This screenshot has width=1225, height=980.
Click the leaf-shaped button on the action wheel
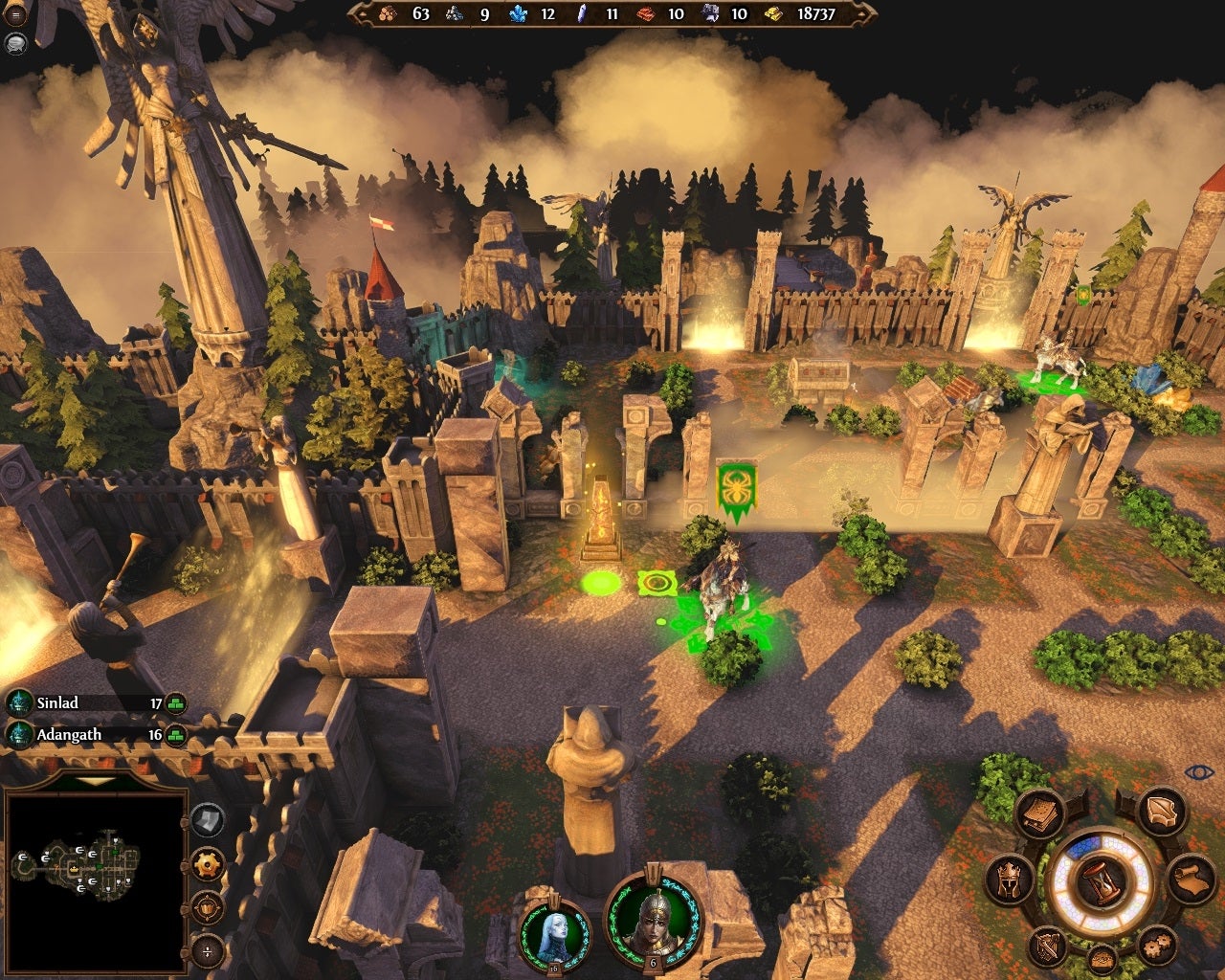pos(1161,813)
